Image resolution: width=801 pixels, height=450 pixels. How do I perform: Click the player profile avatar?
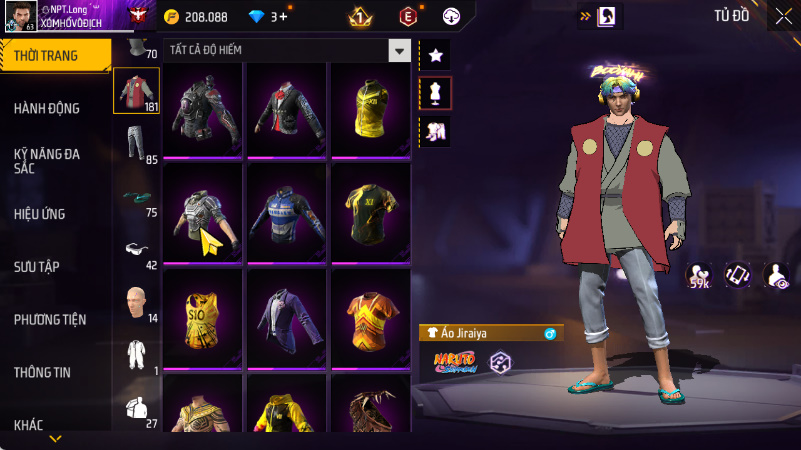pos(21,17)
